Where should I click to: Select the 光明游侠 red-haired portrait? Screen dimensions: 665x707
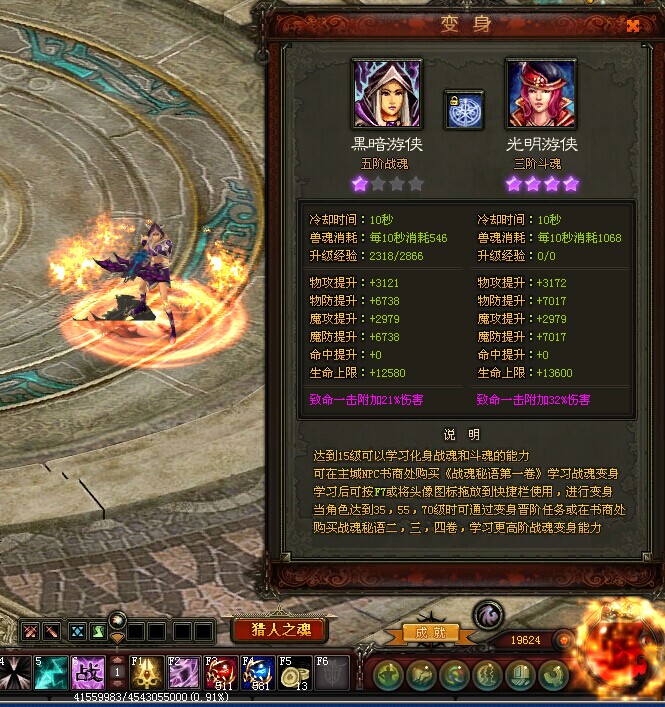tap(541, 94)
